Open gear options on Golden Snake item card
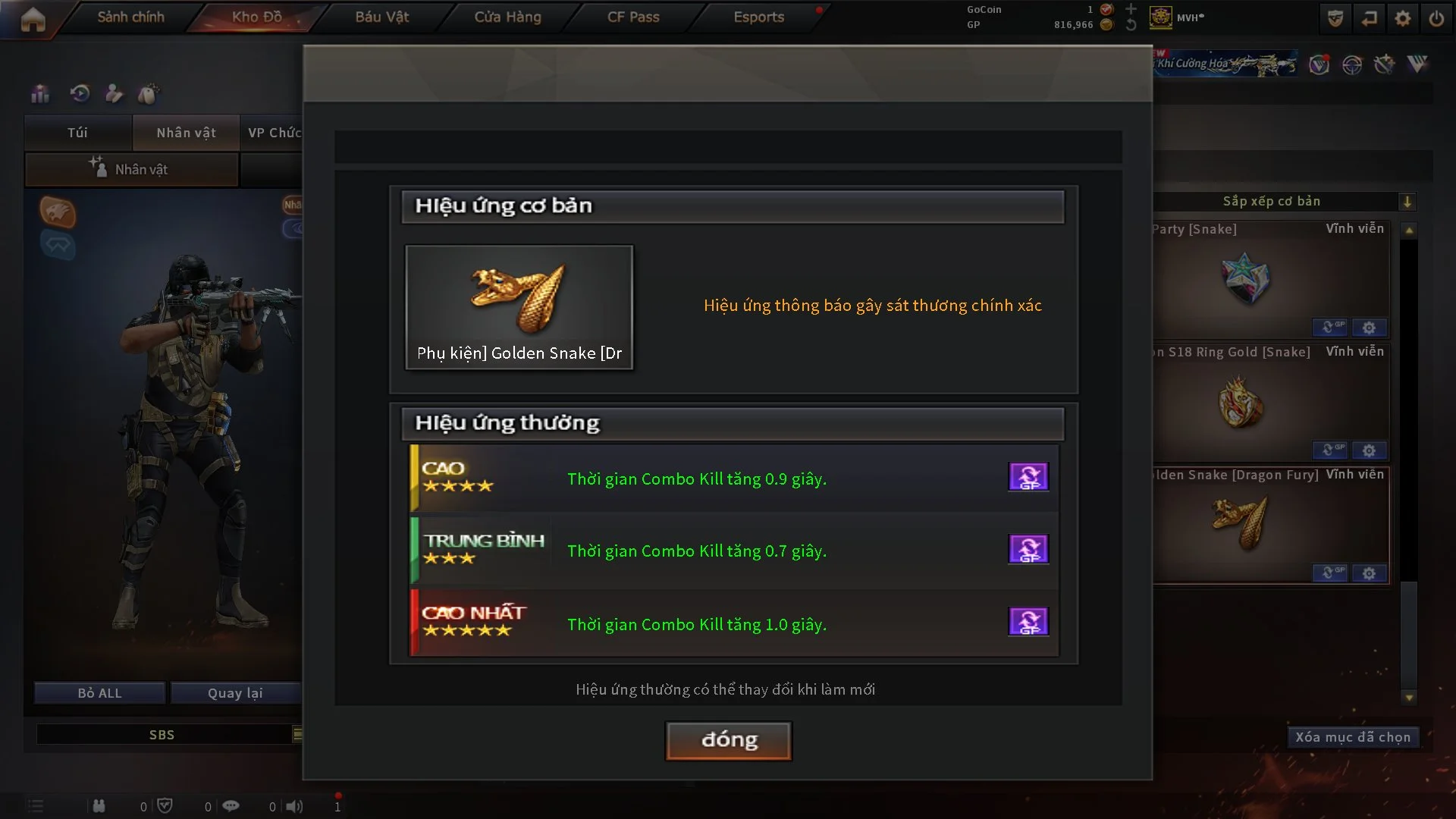Image resolution: width=1456 pixels, height=819 pixels. pyautogui.click(x=1370, y=573)
